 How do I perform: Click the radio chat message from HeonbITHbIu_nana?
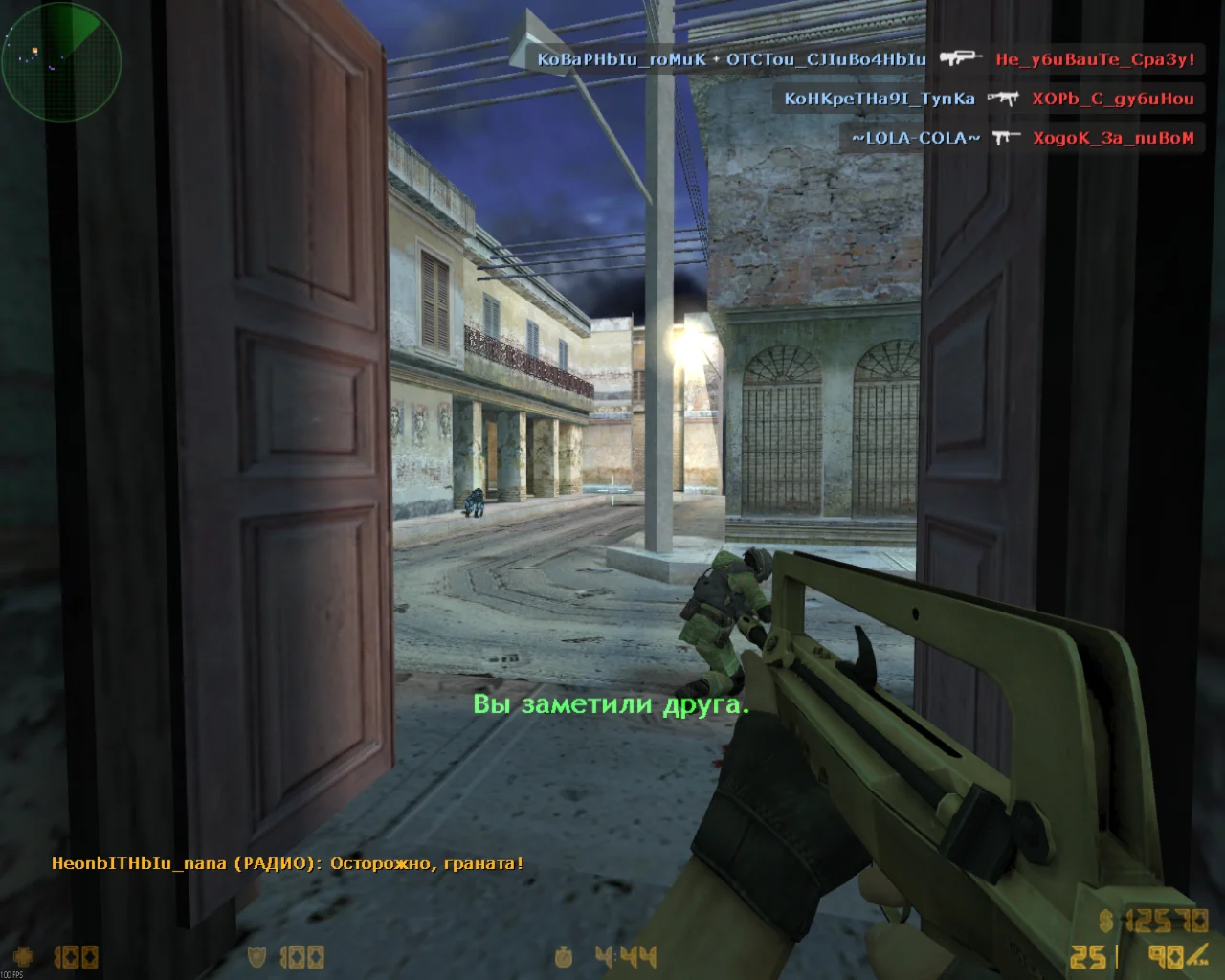(x=287, y=863)
